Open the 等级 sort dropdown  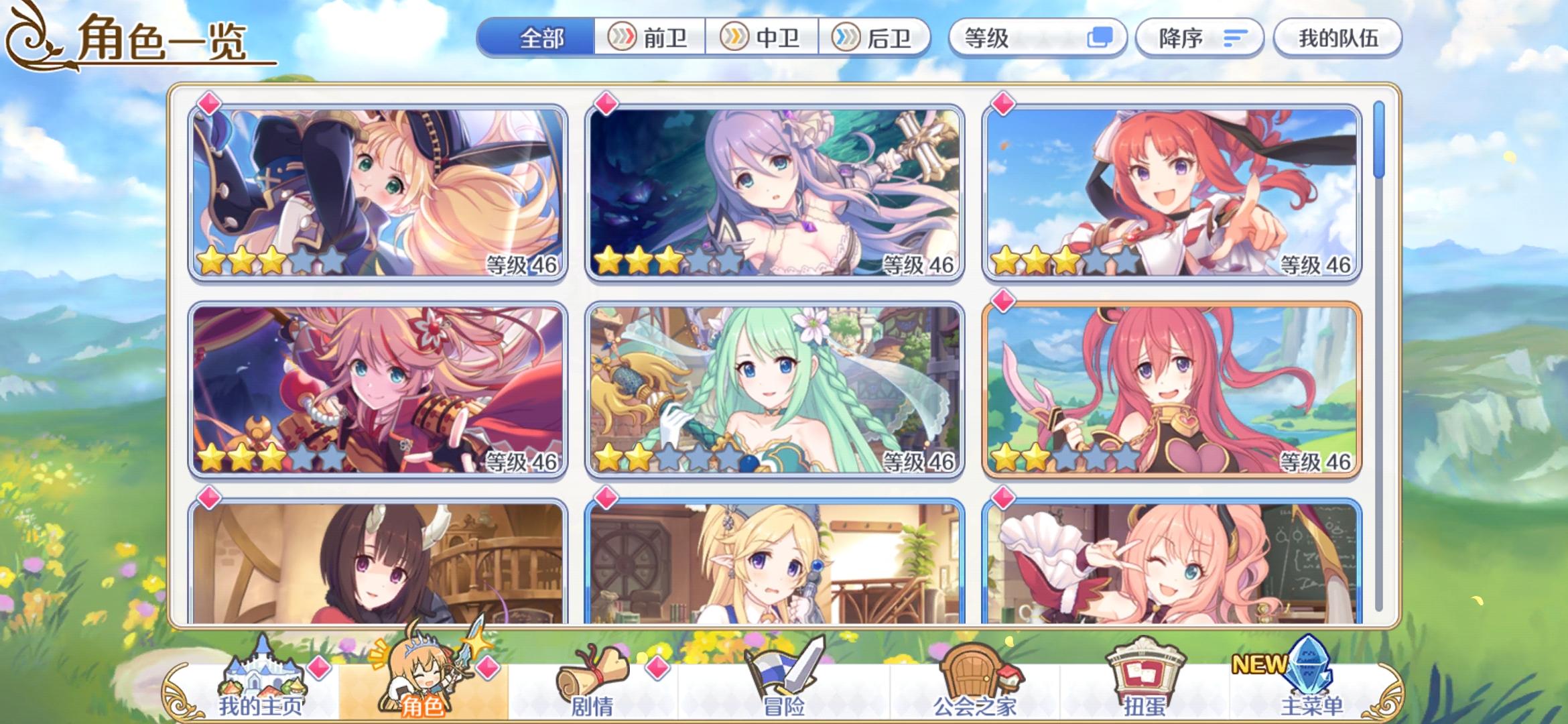click(1025, 38)
